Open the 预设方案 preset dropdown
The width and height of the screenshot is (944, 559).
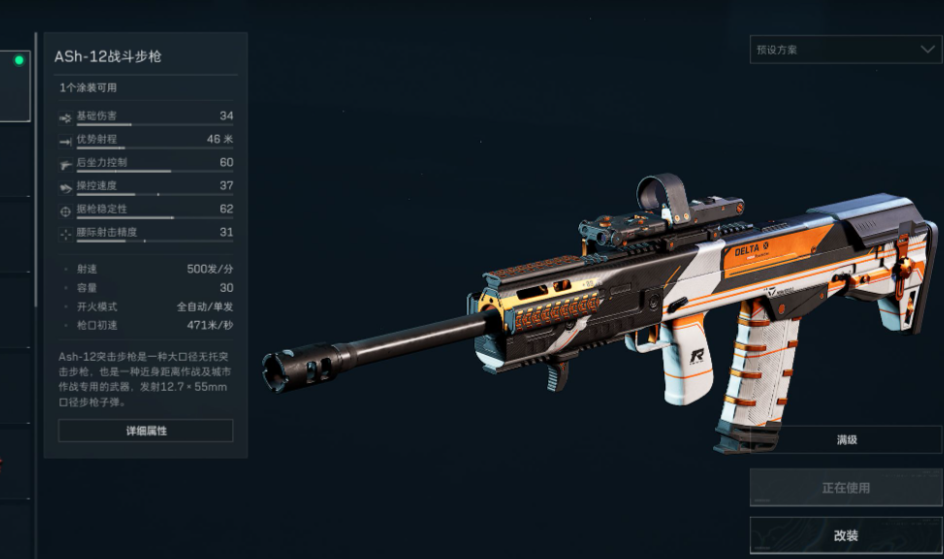coord(844,49)
